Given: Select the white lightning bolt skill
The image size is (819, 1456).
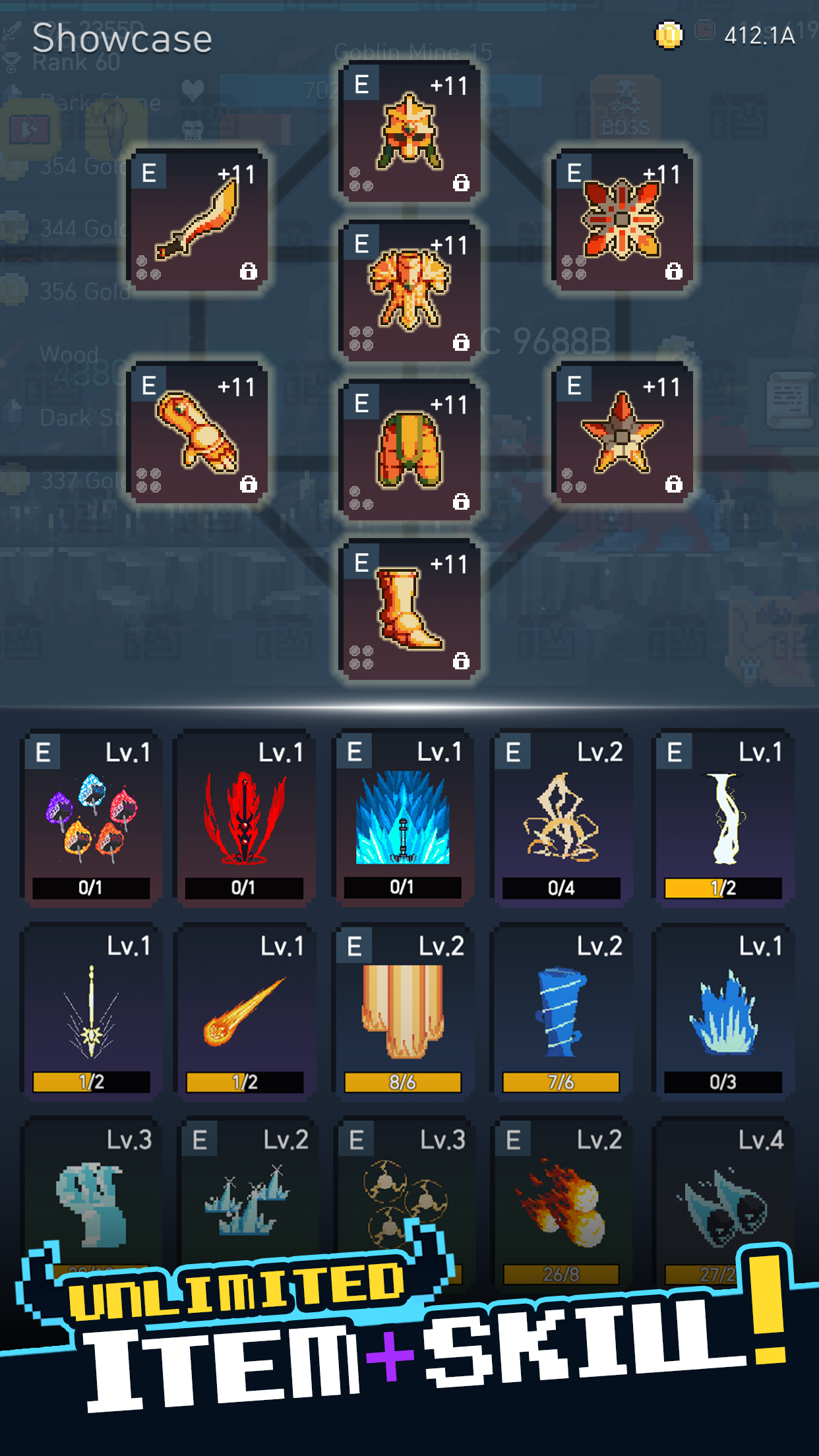Looking at the screenshot, I should click(723, 818).
